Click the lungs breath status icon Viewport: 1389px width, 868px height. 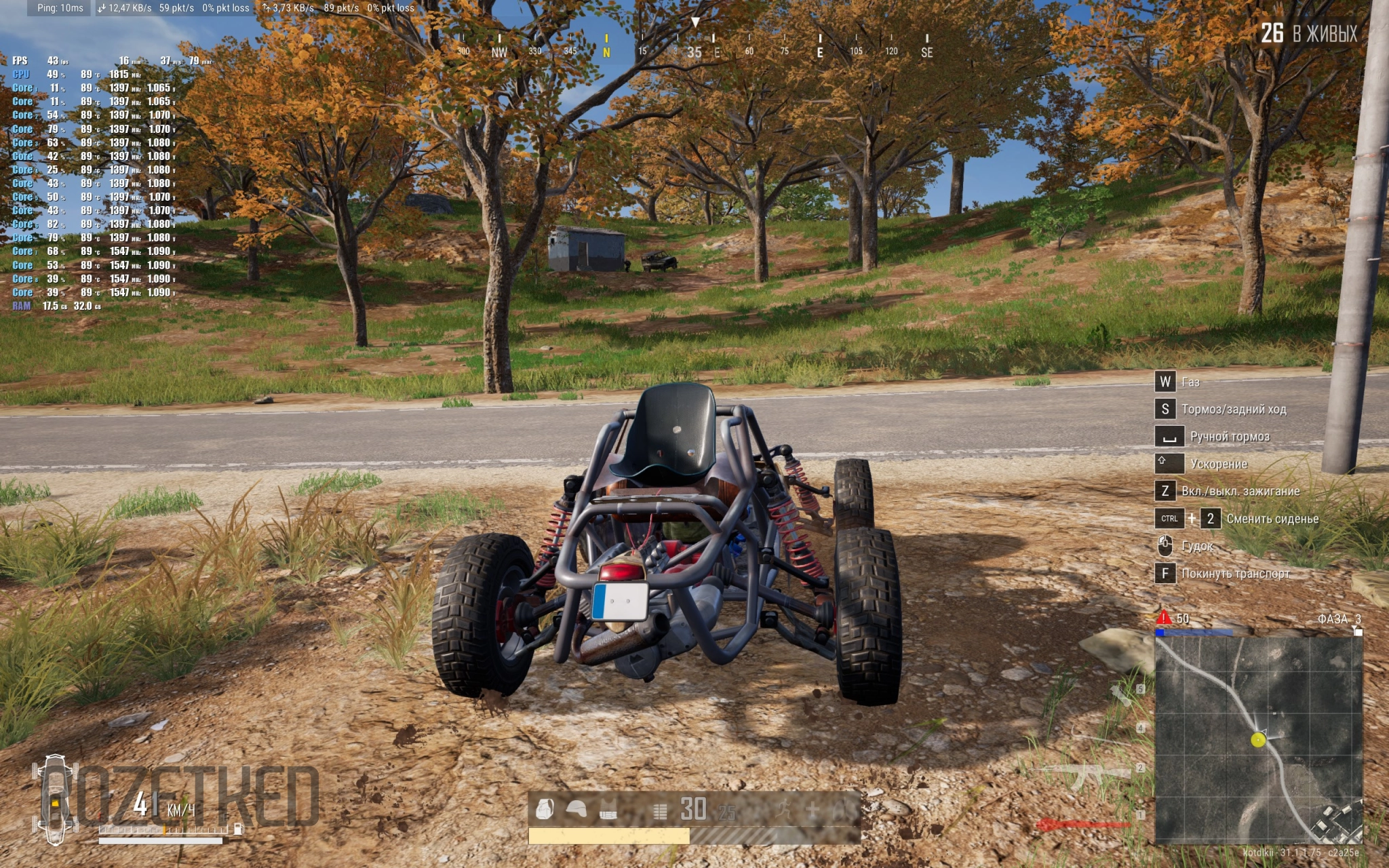pos(843,809)
